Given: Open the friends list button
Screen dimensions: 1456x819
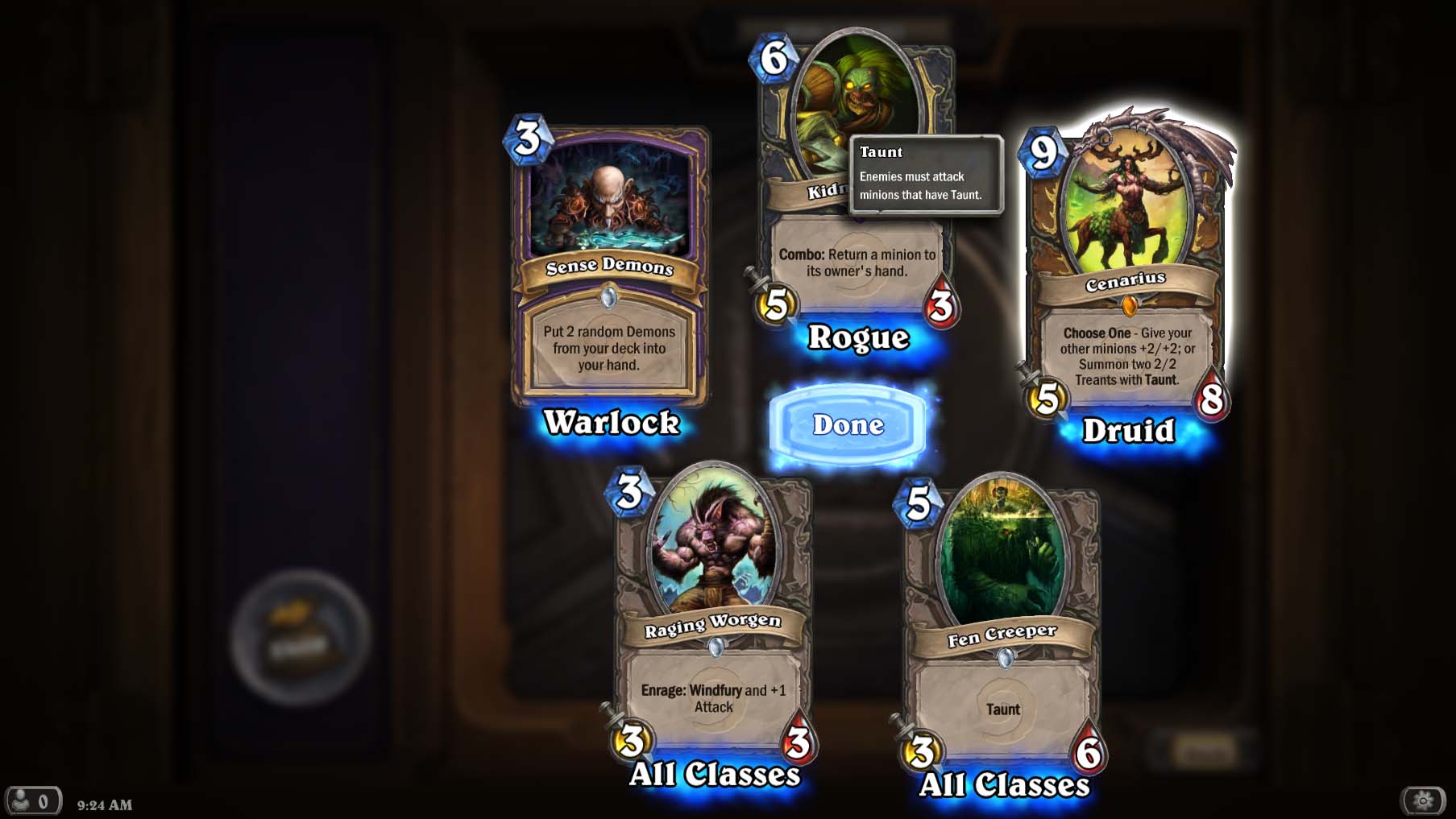Looking at the screenshot, I should (x=32, y=800).
